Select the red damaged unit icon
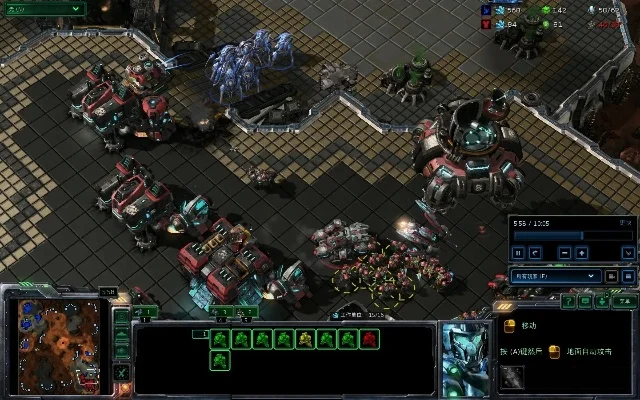 [371, 340]
